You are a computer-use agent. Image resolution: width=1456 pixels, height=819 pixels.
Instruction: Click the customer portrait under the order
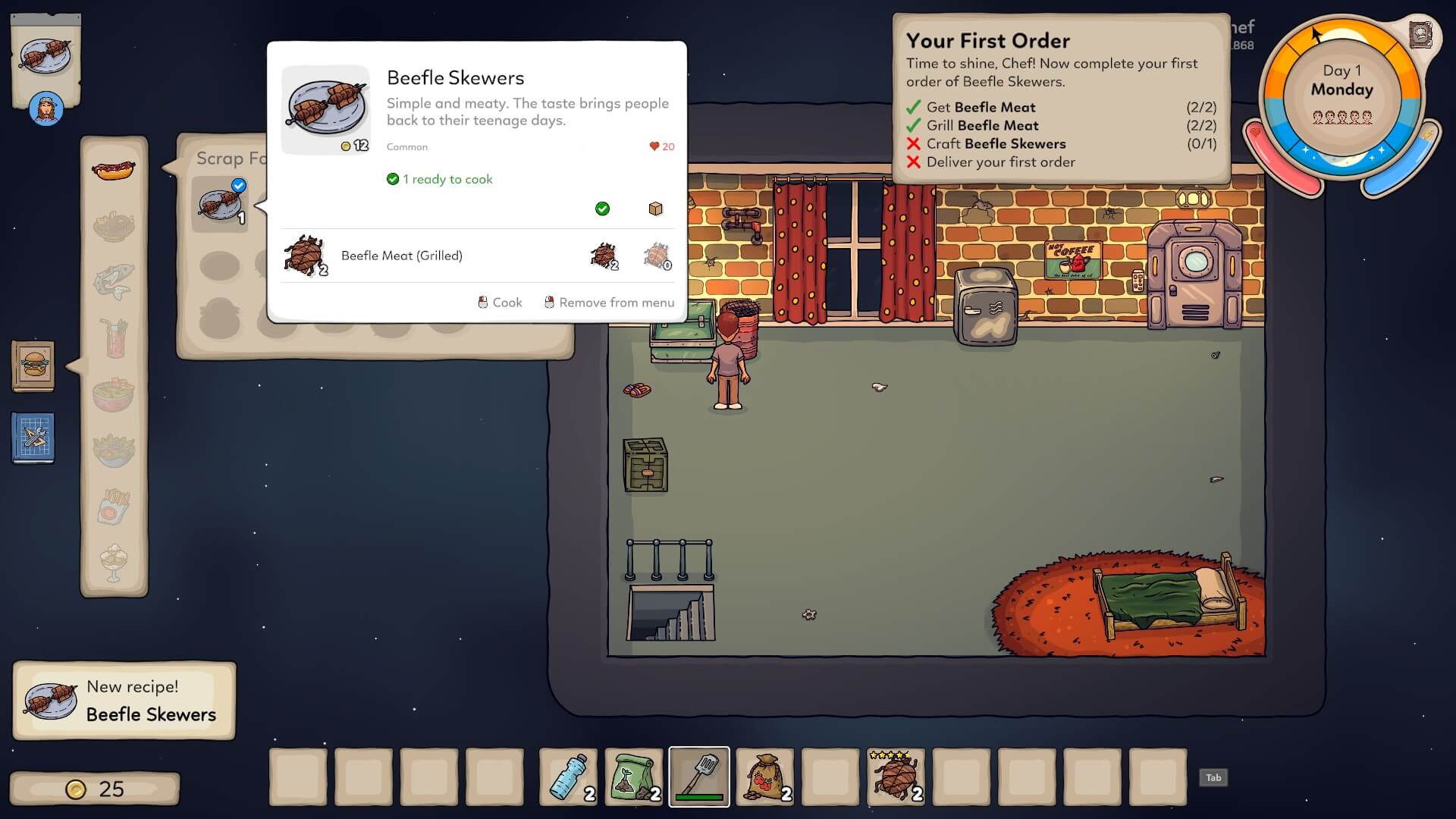(45, 110)
